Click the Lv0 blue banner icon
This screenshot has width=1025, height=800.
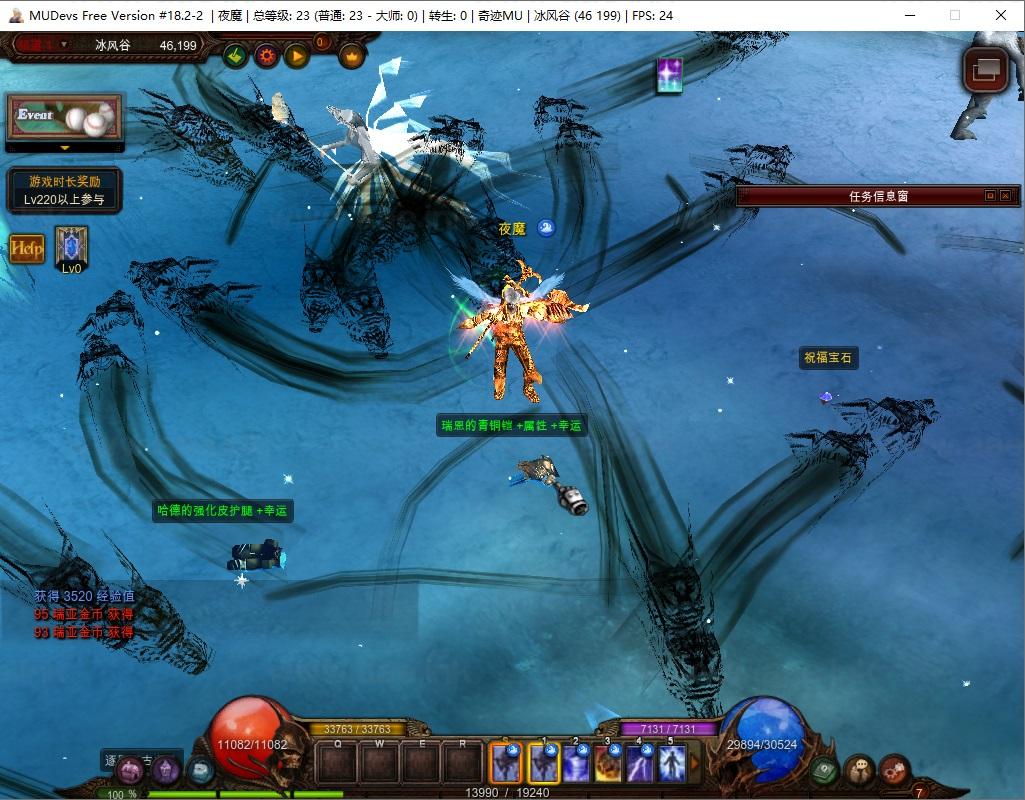(72, 246)
